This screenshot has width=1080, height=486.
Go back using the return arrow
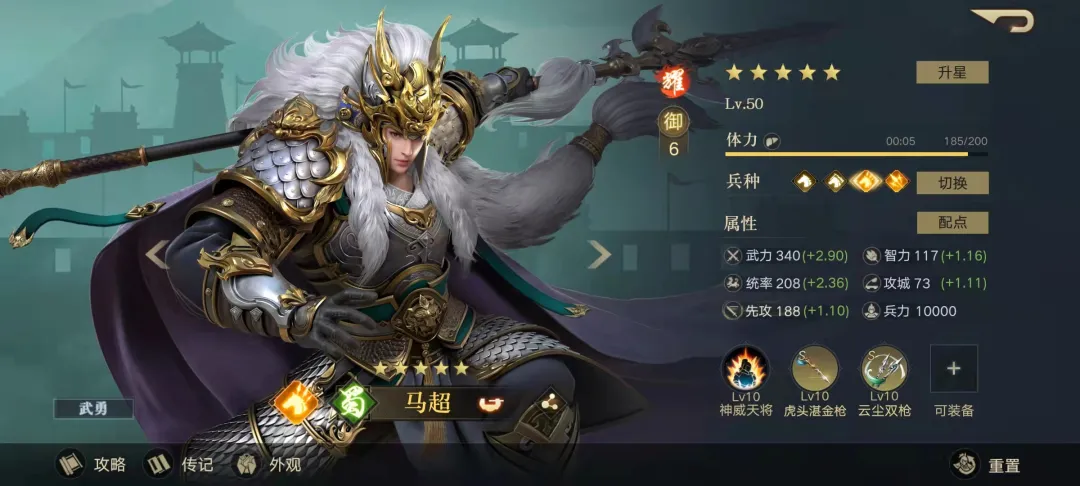click(1003, 20)
